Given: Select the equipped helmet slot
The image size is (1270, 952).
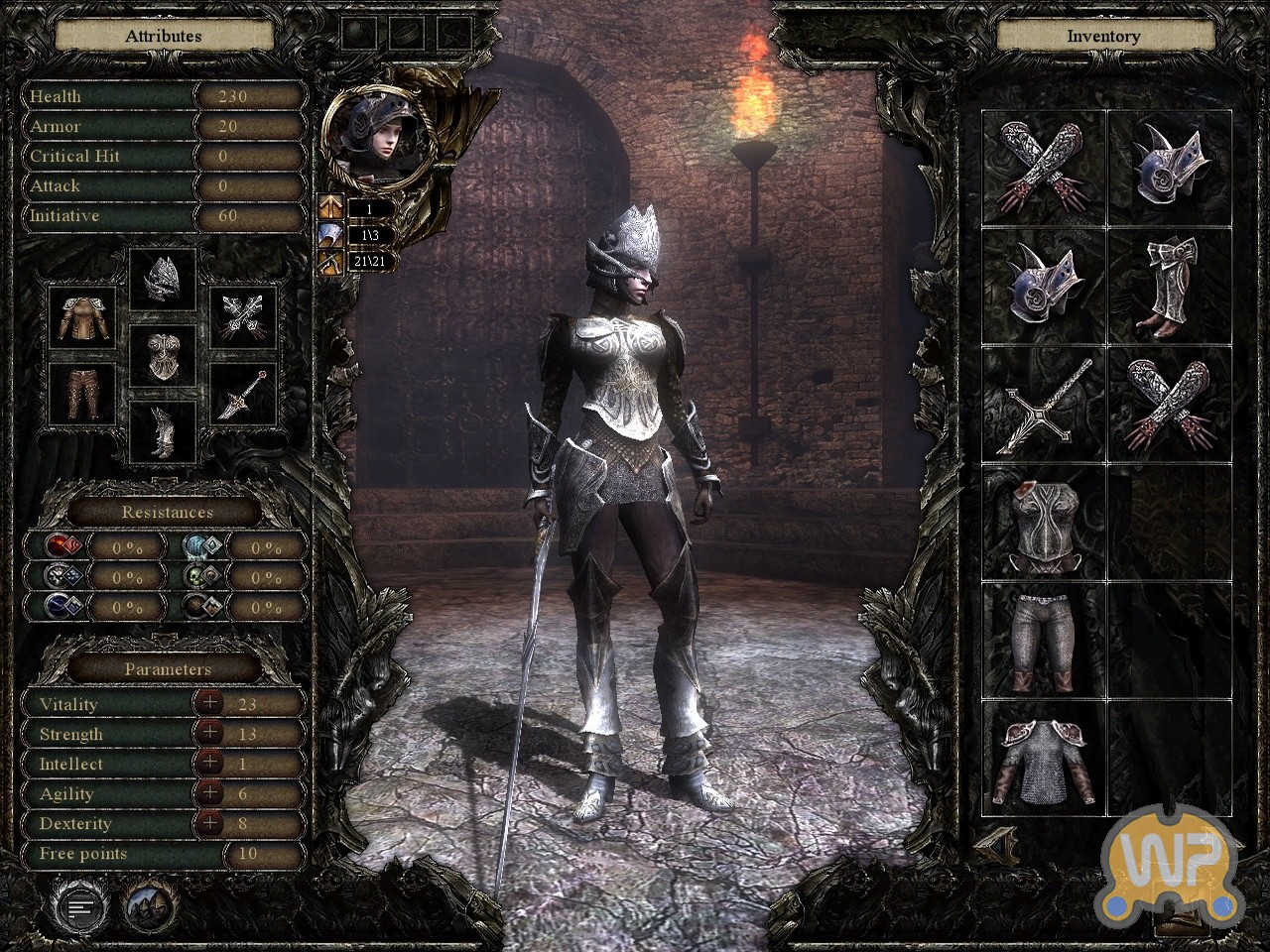Looking at the screenshot, I should [164, 280].
